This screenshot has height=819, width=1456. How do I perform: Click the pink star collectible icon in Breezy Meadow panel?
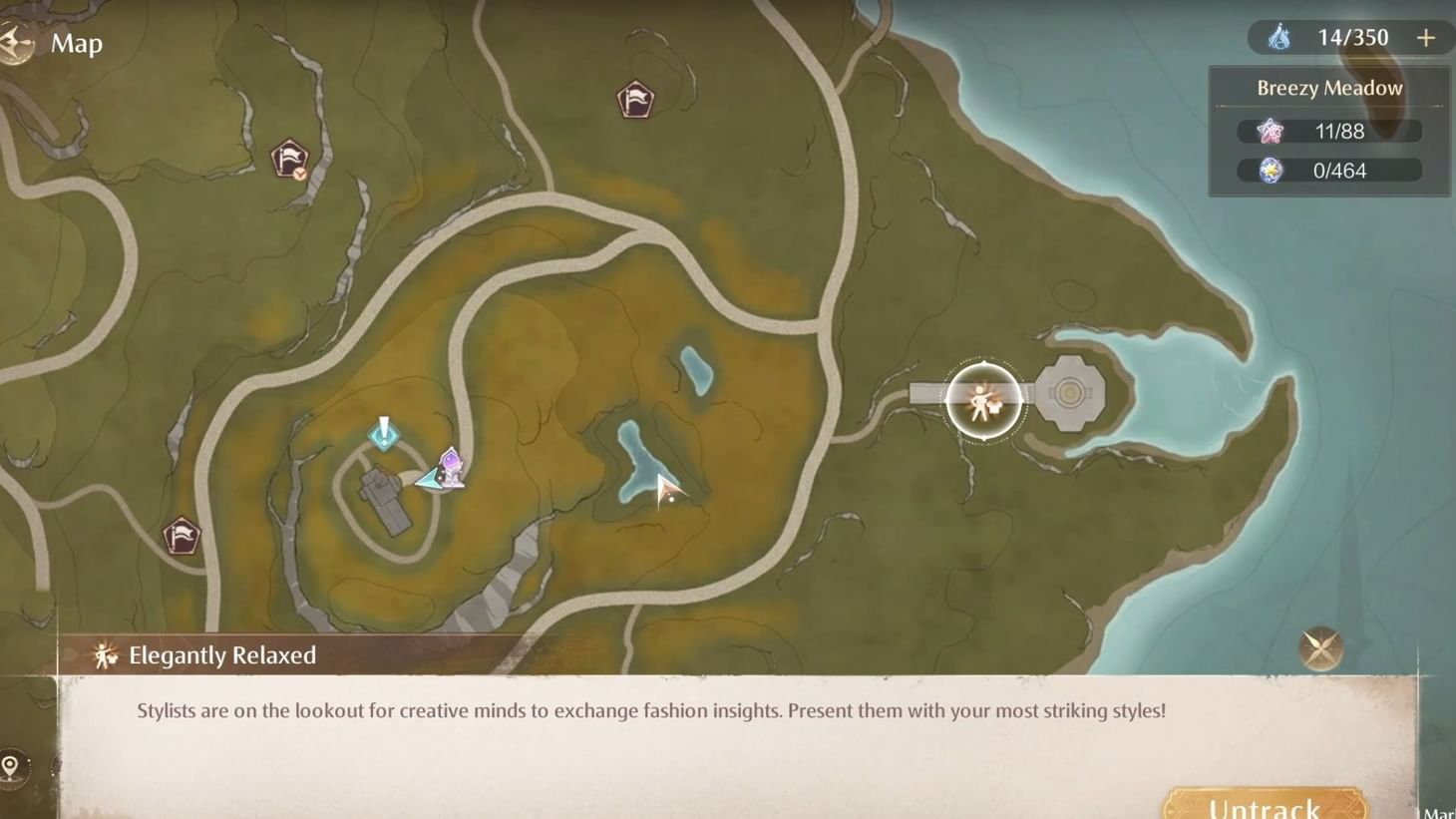tap(1269, 130)
